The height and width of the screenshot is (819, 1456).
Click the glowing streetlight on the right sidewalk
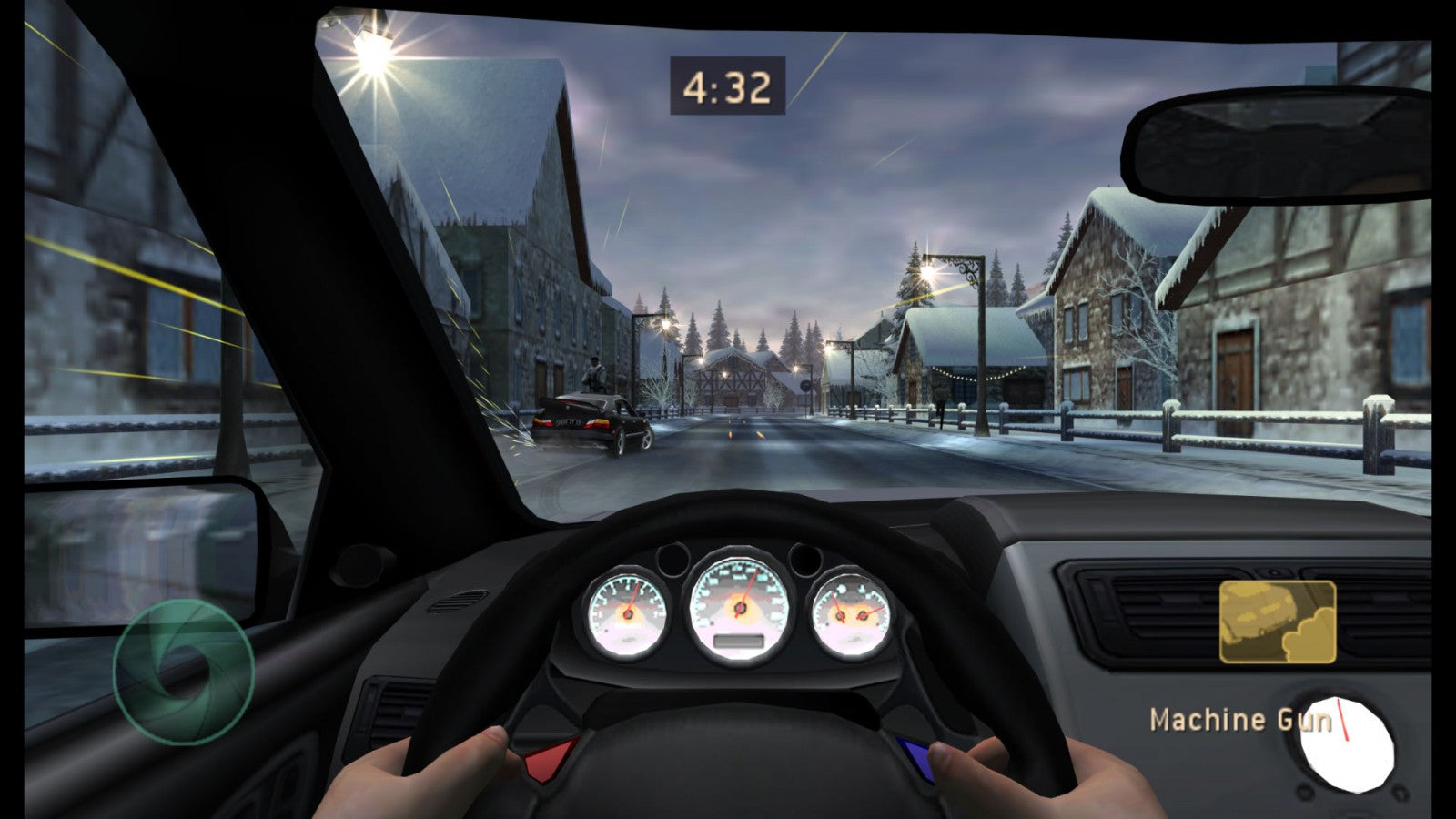point(928,273)
